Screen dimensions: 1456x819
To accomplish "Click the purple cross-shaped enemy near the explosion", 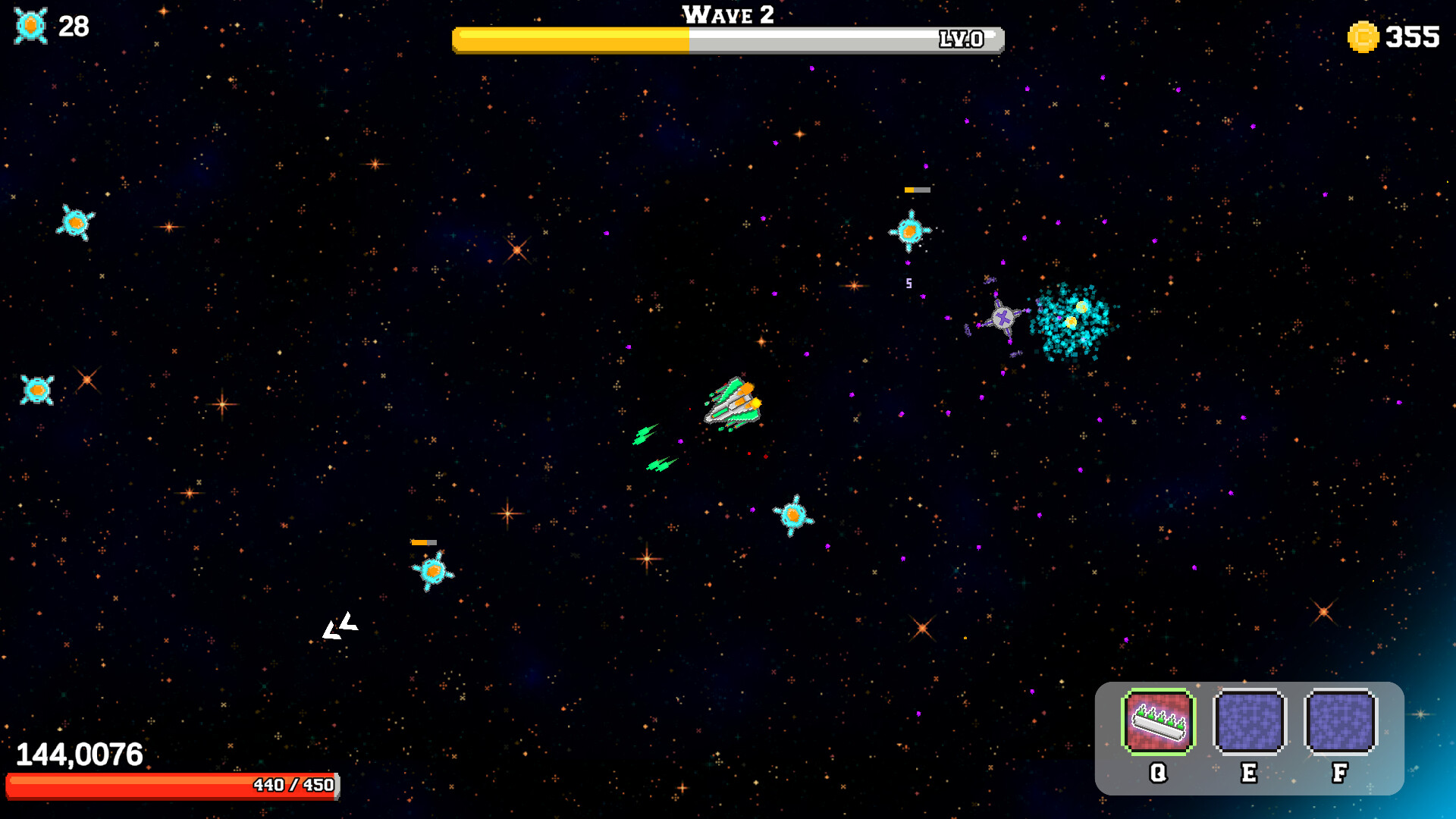I will [1003, 318].
